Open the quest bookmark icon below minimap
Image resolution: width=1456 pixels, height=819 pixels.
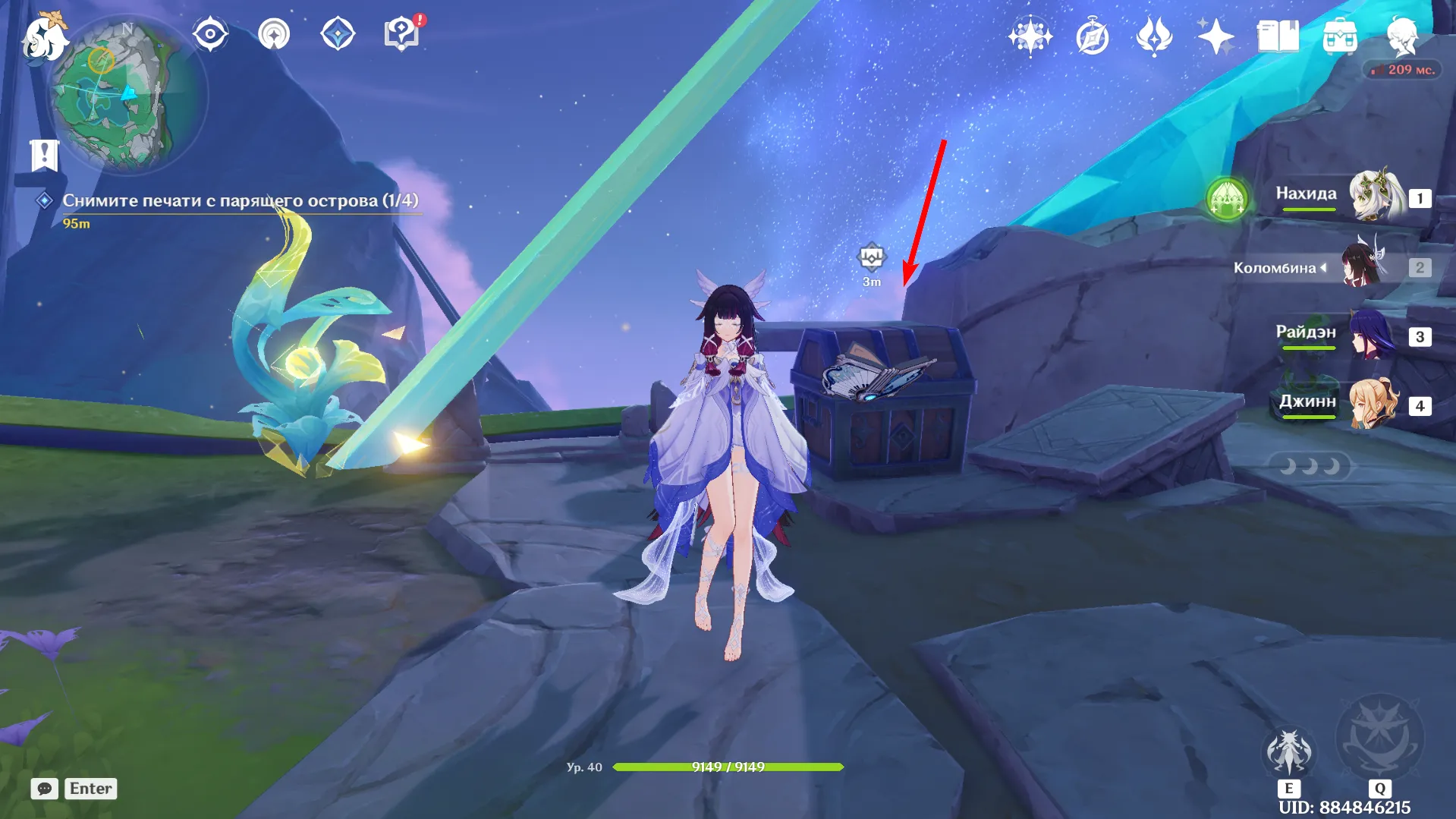tap(44, 155)
